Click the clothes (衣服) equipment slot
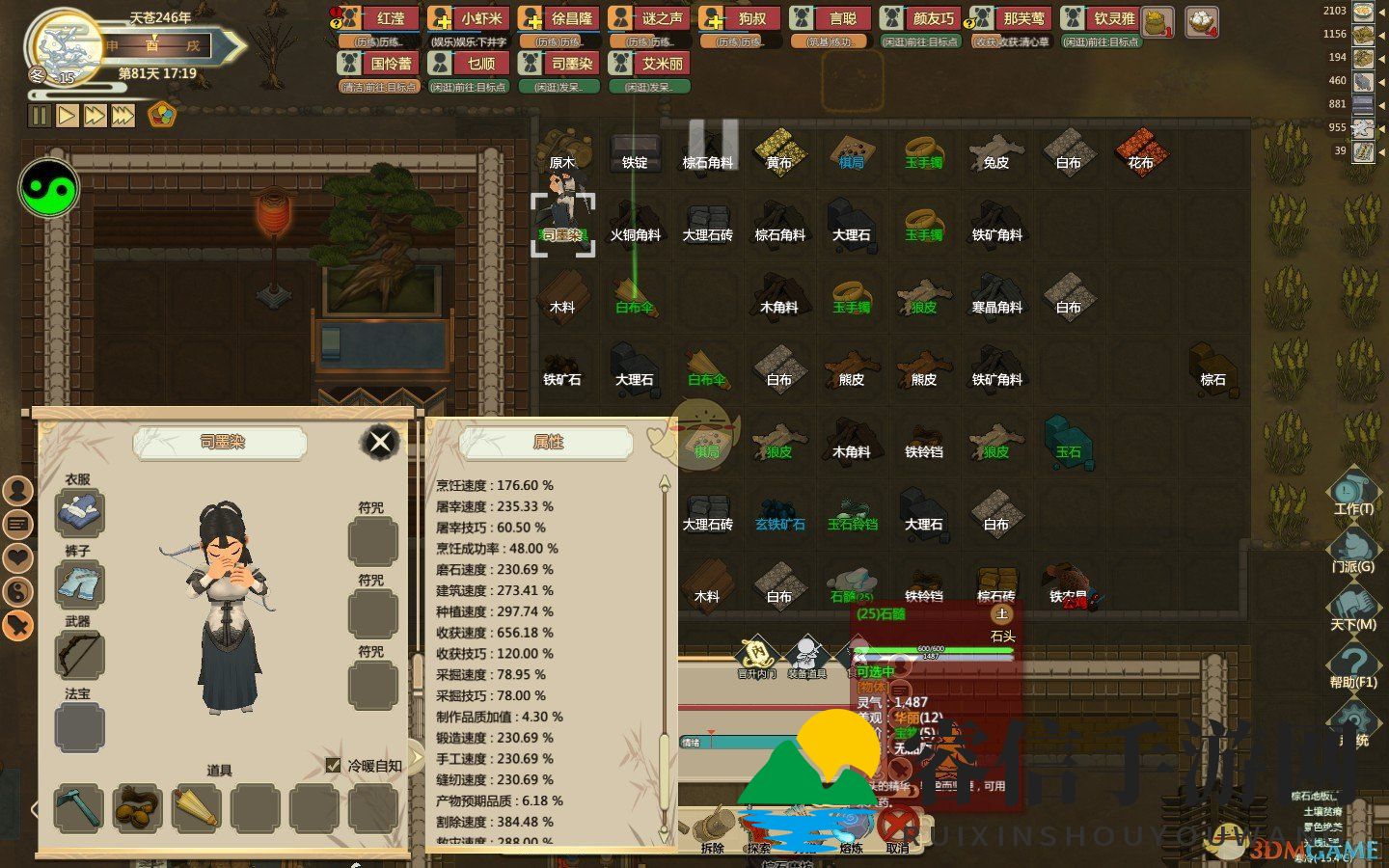The image size is (1389, 868). pos(79,511)
